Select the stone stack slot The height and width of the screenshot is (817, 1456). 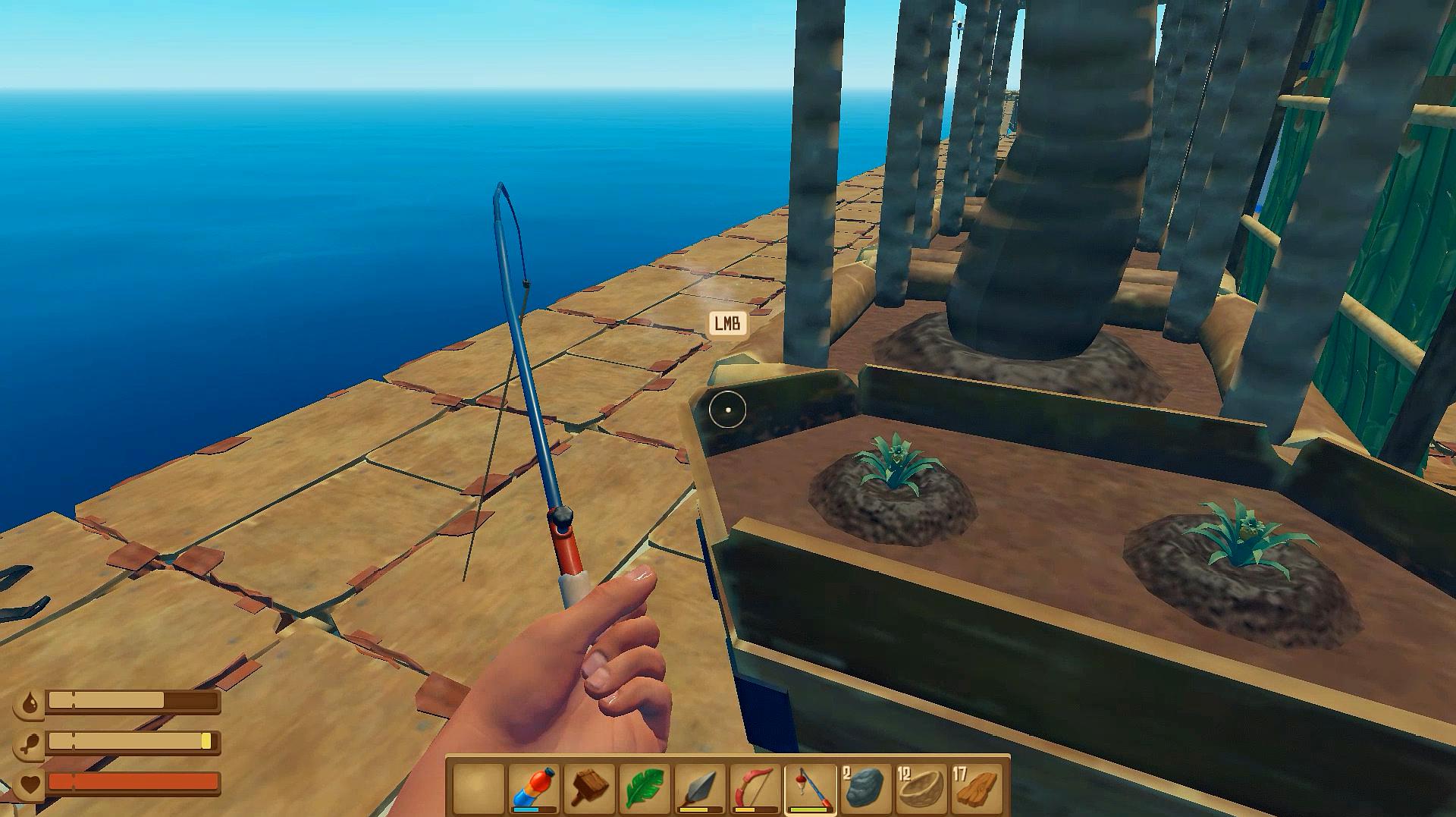coord(865,787)
